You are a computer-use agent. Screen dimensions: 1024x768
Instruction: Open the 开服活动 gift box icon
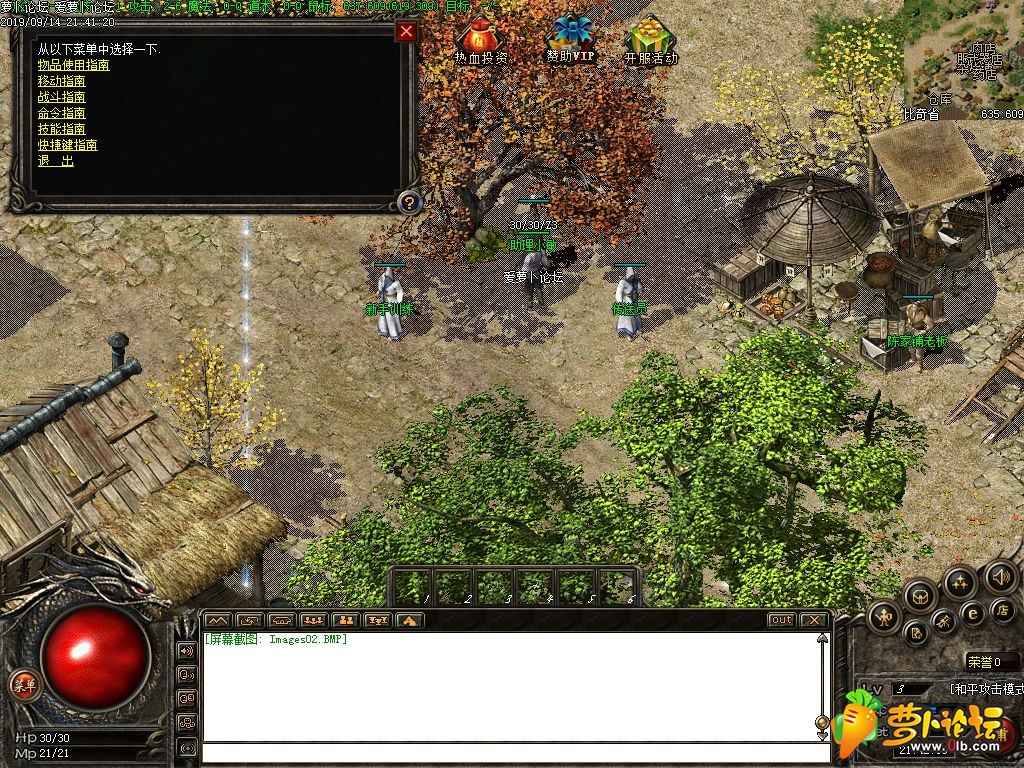tap(650, 42)
